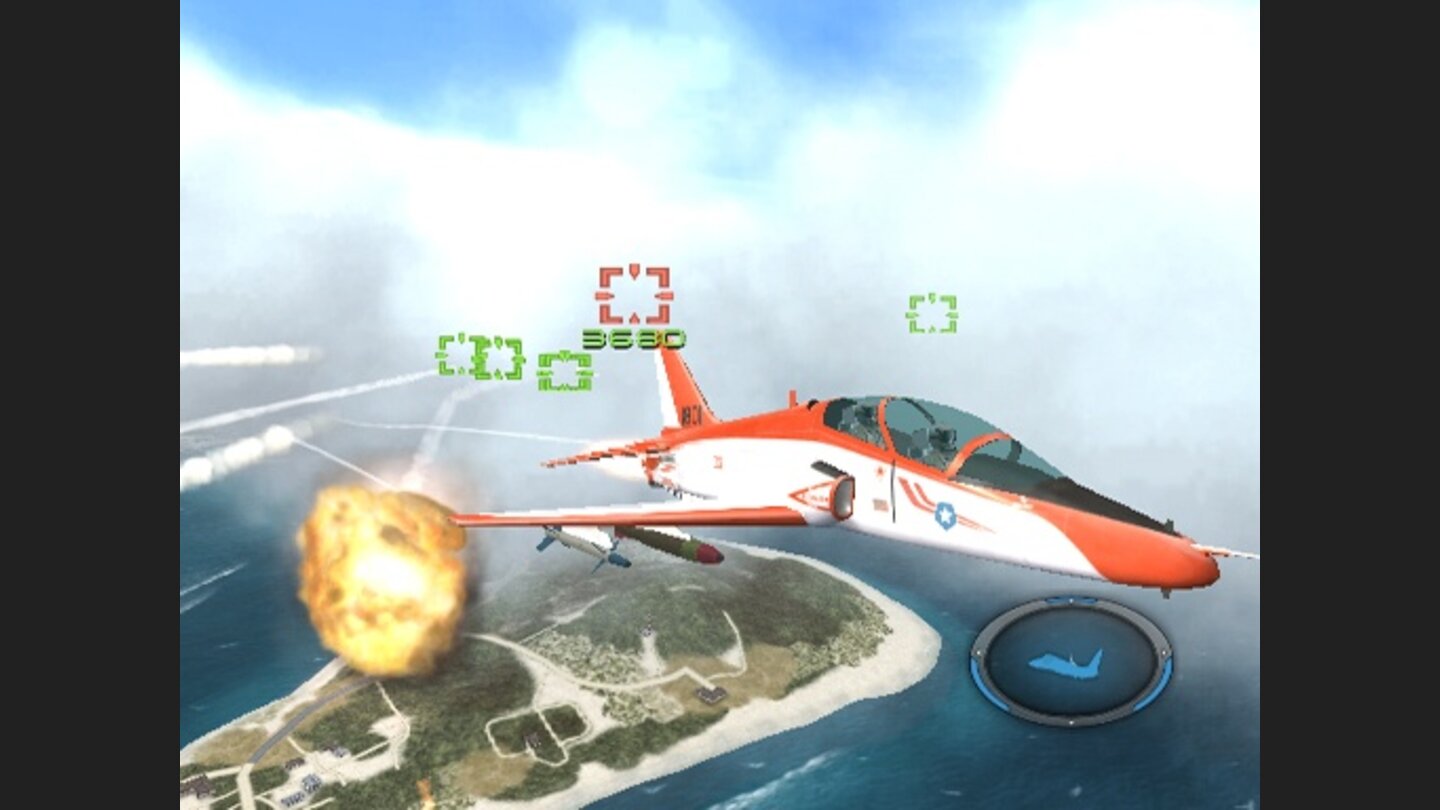
Task: Toggle the bottom white dot on the radar ring
Action: [1072, 722]
